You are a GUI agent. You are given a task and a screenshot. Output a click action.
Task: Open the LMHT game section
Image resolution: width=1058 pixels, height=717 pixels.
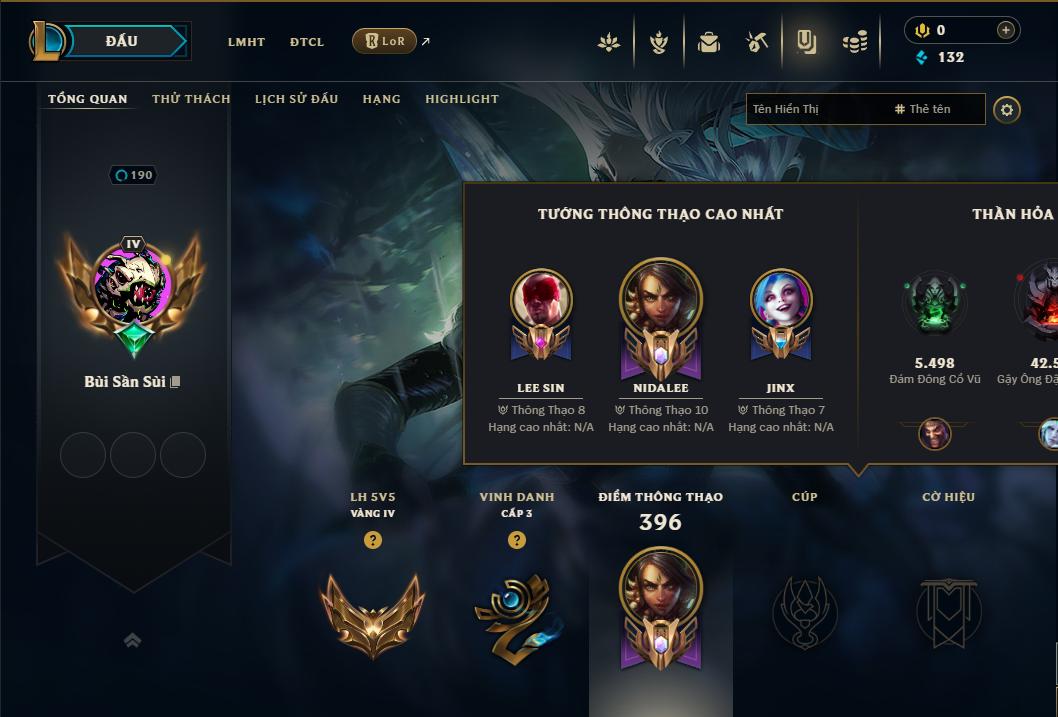246,42
